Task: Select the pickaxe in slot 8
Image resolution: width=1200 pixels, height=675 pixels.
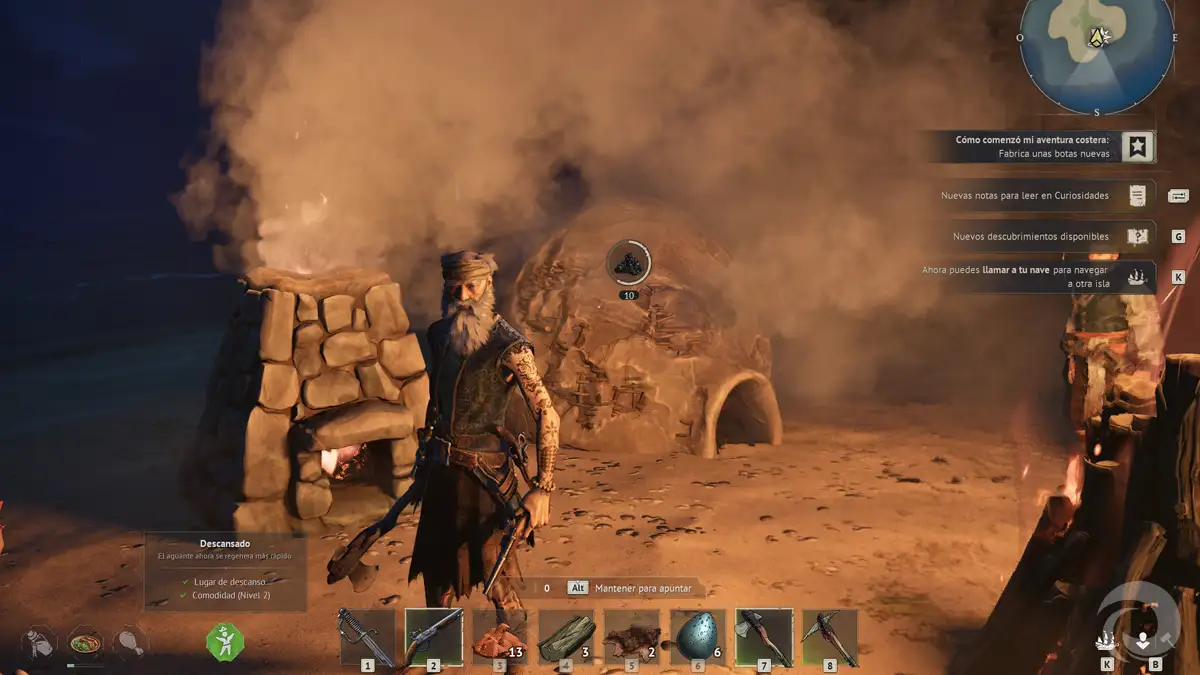Action: click(829, 637)
